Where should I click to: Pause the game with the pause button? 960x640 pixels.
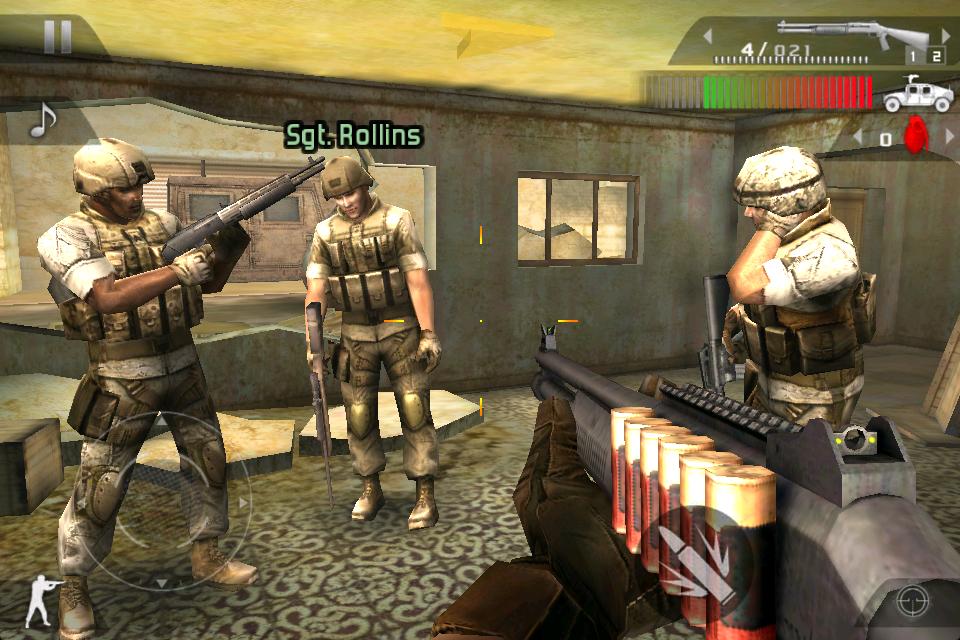(x=57, y=37)
